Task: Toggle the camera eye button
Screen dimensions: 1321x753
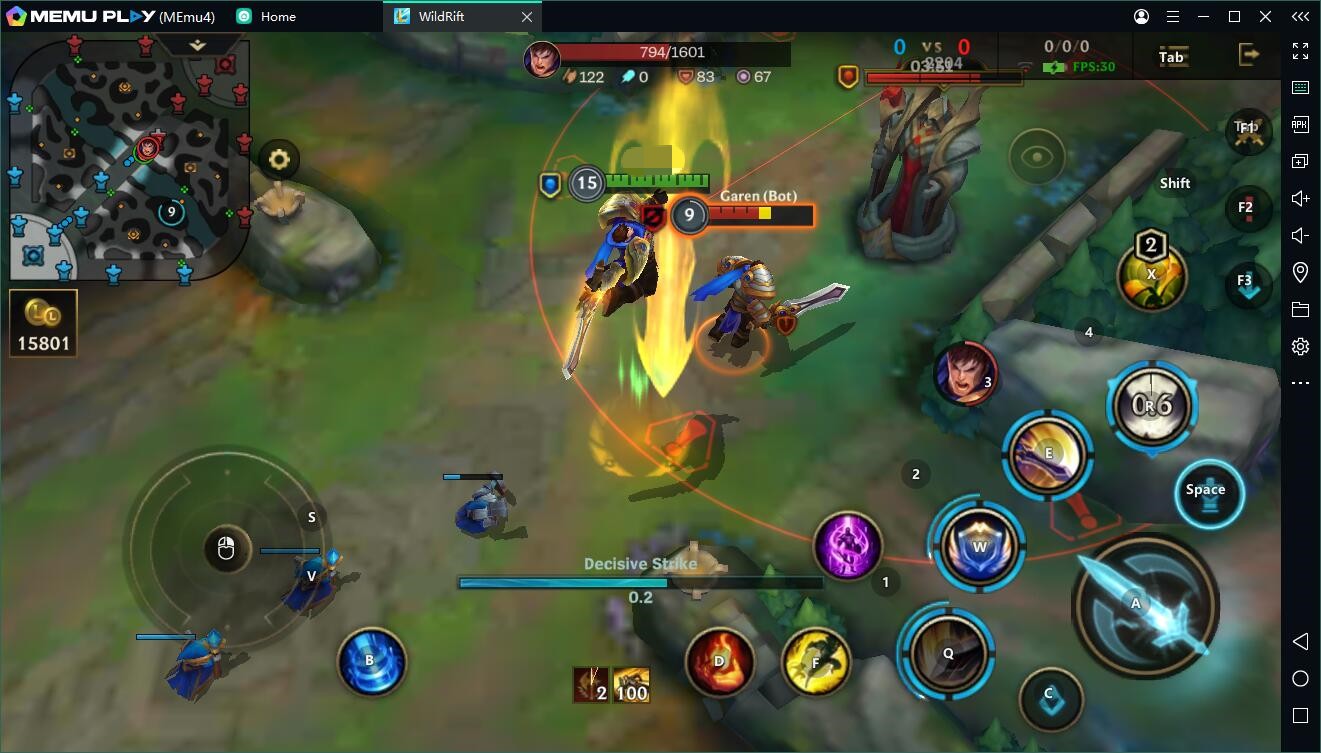Action: (x=1037, y=156)
